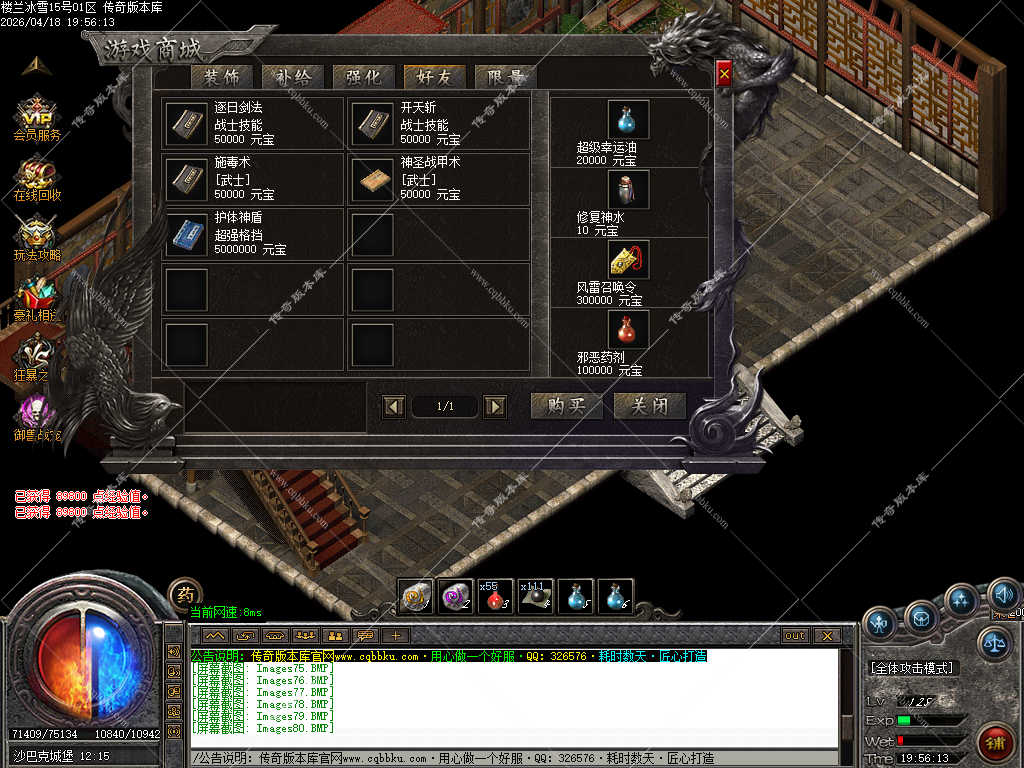The height and width of the screenshot is (768, 1024).
Task: Open the 补给 shop tab
Action: point(292,77)
